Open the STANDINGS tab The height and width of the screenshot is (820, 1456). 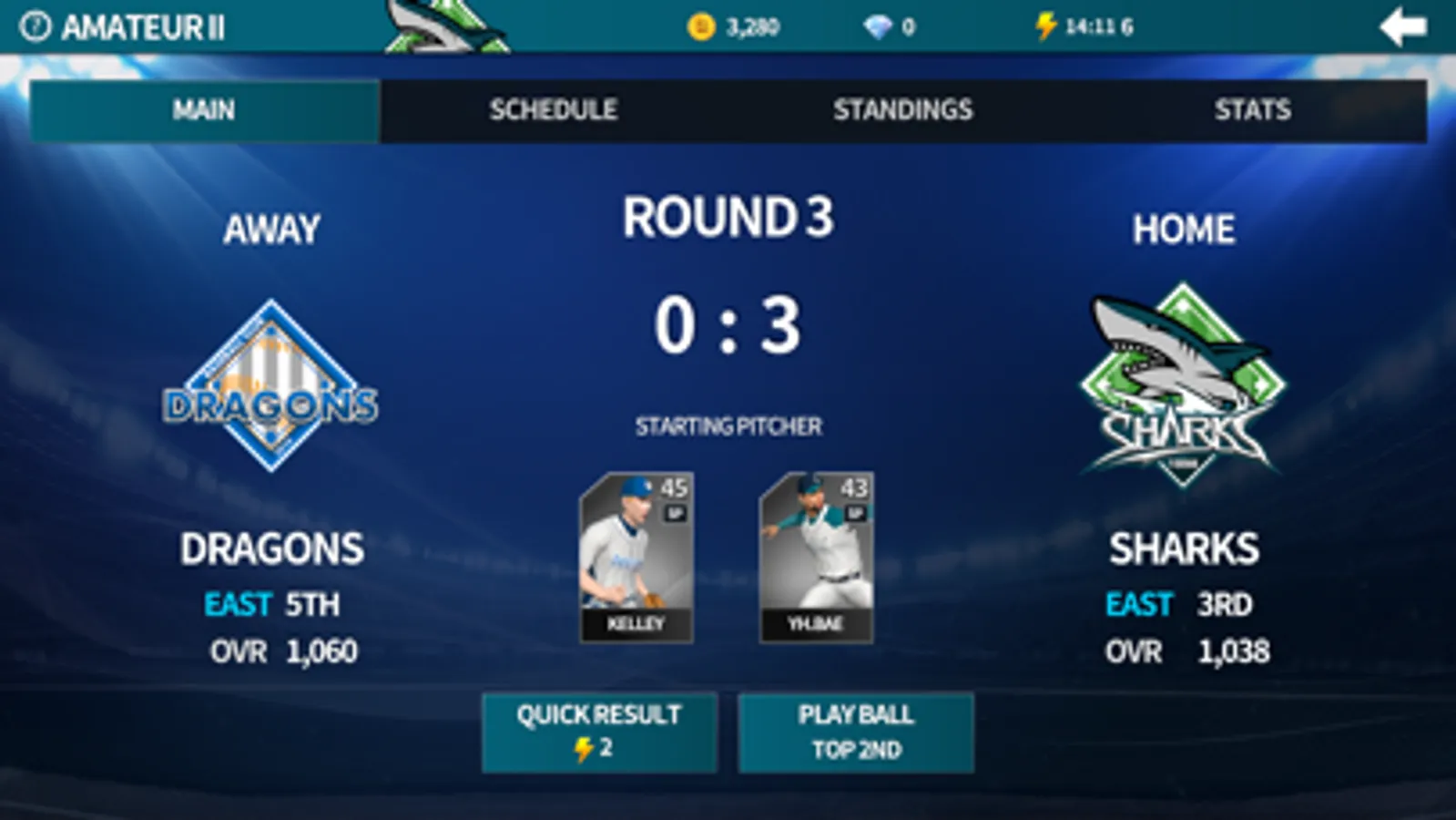tap(903, 110)
